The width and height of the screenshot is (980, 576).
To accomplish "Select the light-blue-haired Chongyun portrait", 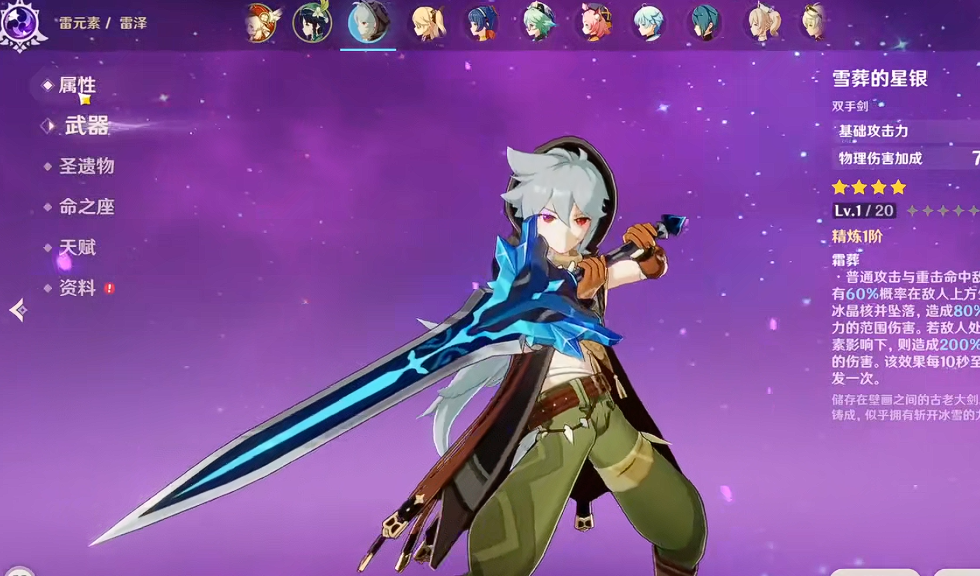I will pyautogui.click(x=652, y=23).
